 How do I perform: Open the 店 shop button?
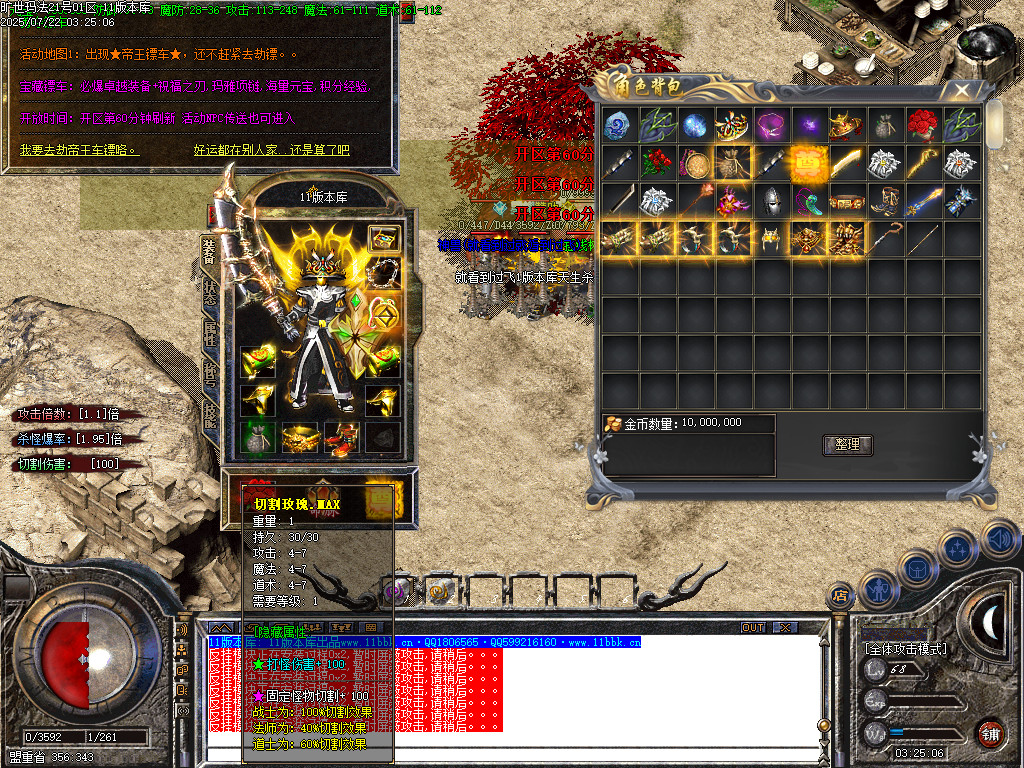pyautogui.click(x=840, y=596)
